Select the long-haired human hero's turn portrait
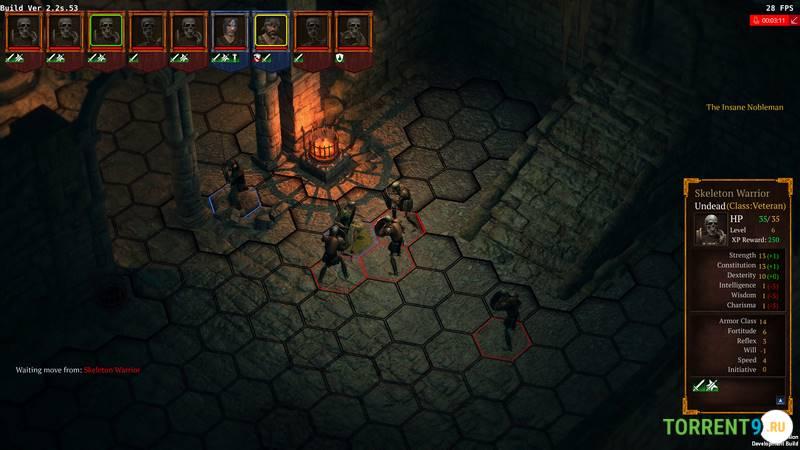800x450 pixels. 229,31
